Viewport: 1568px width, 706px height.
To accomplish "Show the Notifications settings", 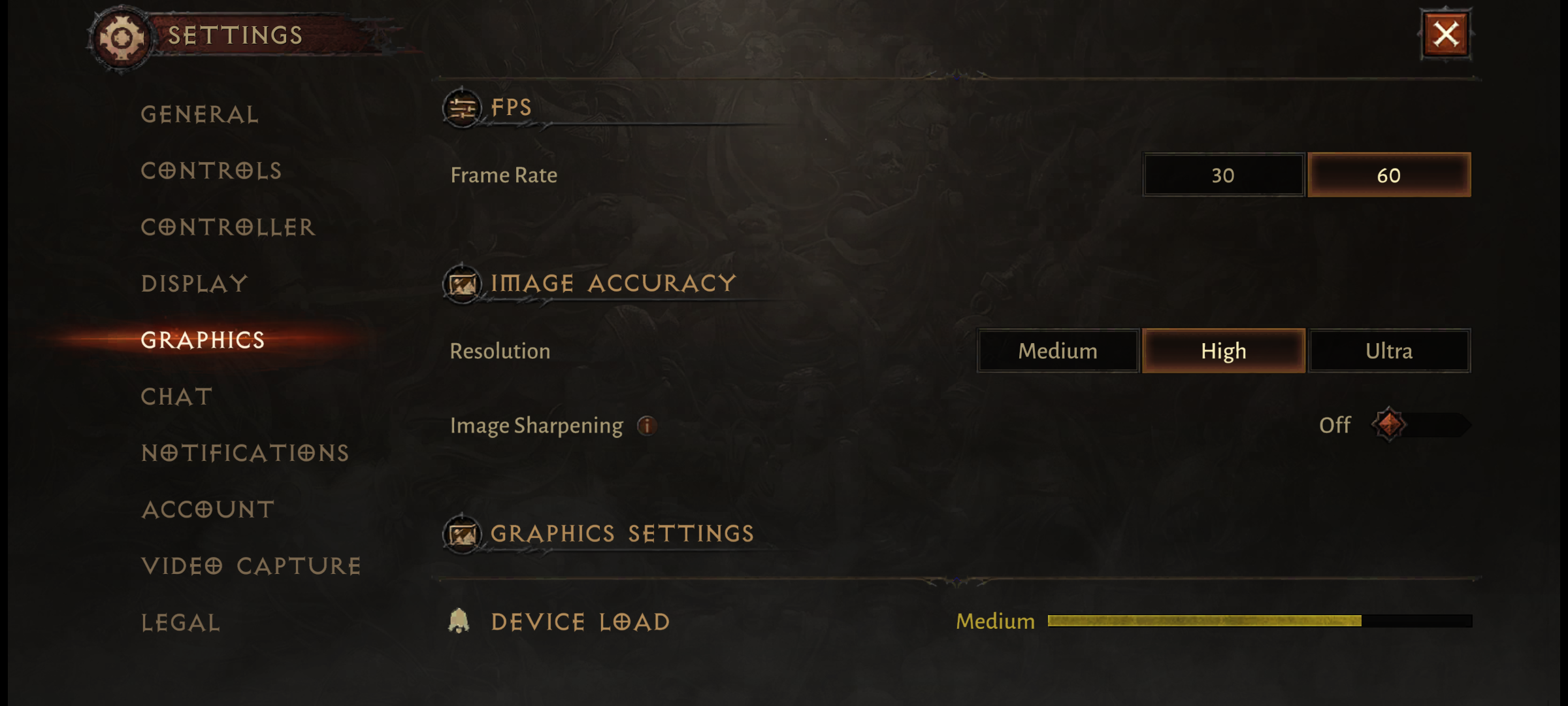I will point(245,453).
